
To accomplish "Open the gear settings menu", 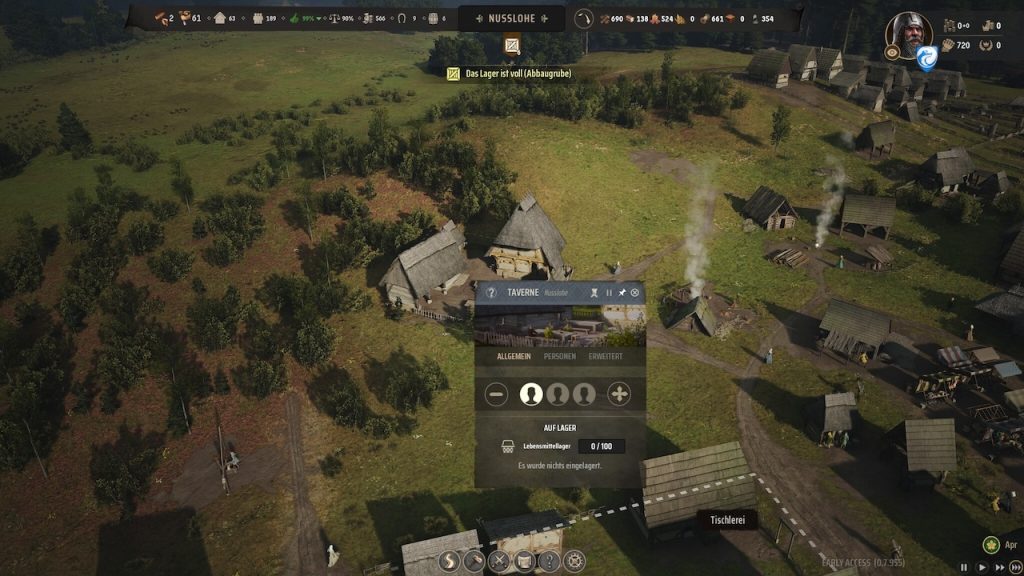I will click(573, 561).
